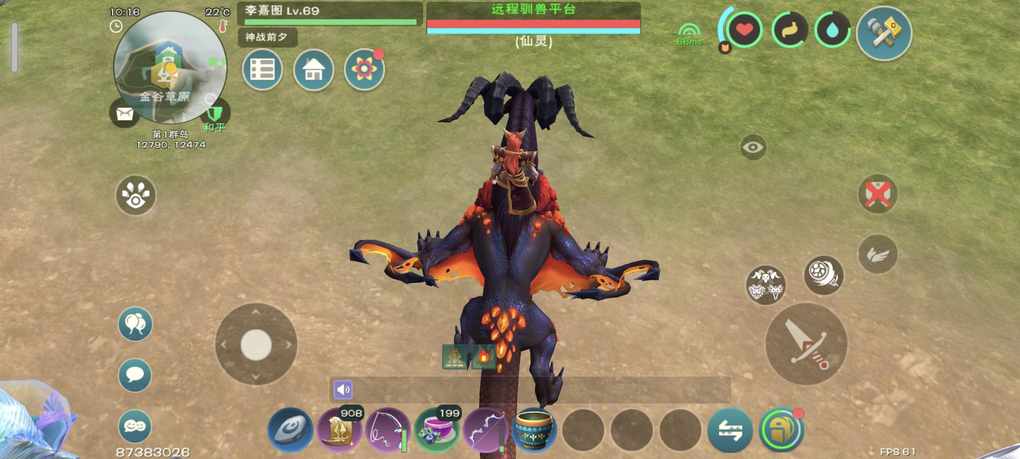Open the hammer crafting button

pos(884,33)
